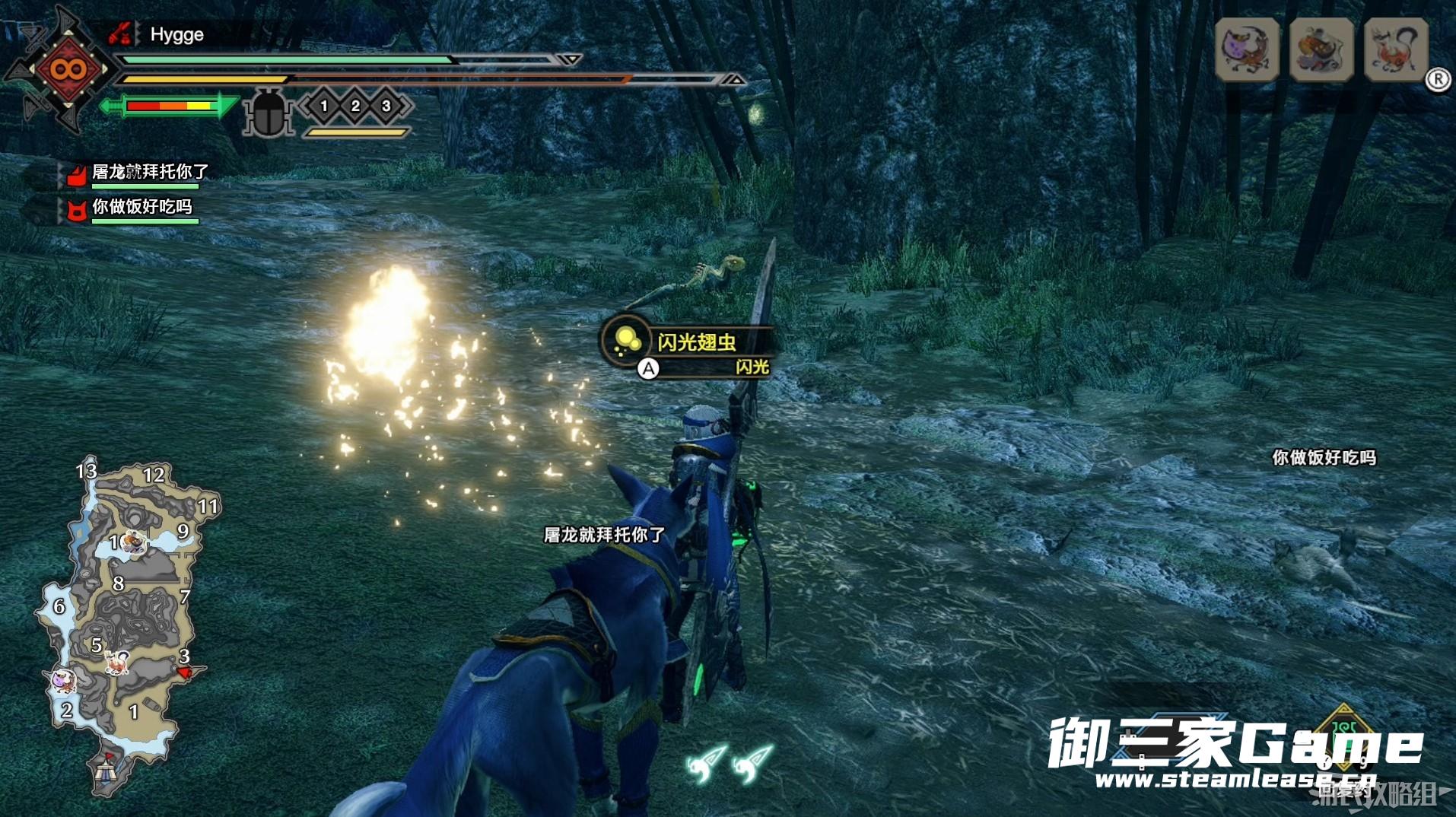Select buddy entry 屠龙就拜托你了
Screen dimensions: 1456x817
click(149, 173)
